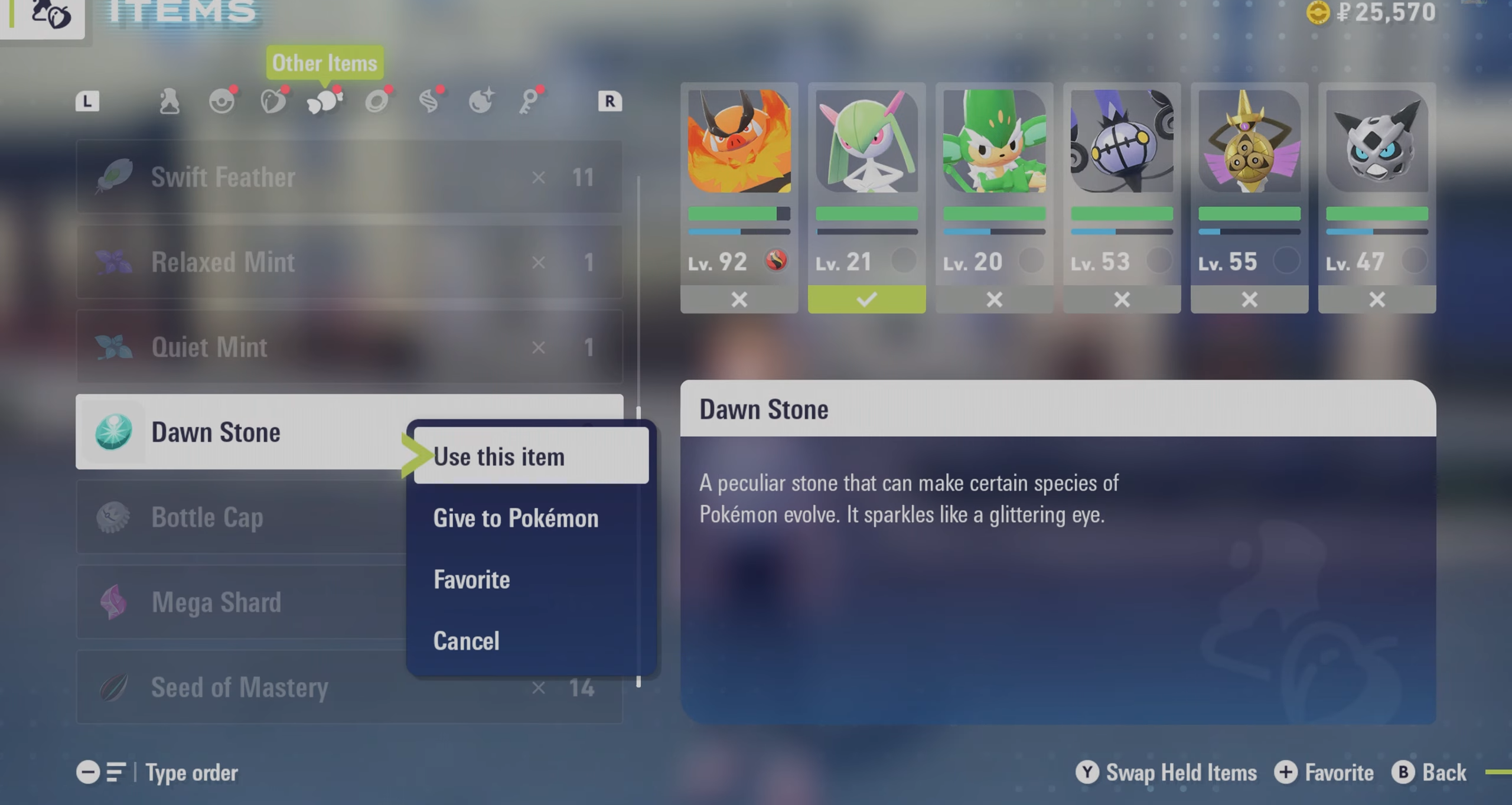Screen dimensions: 1512x805
Task: Select the Relaxed Mint row
Action: (348, 262)
